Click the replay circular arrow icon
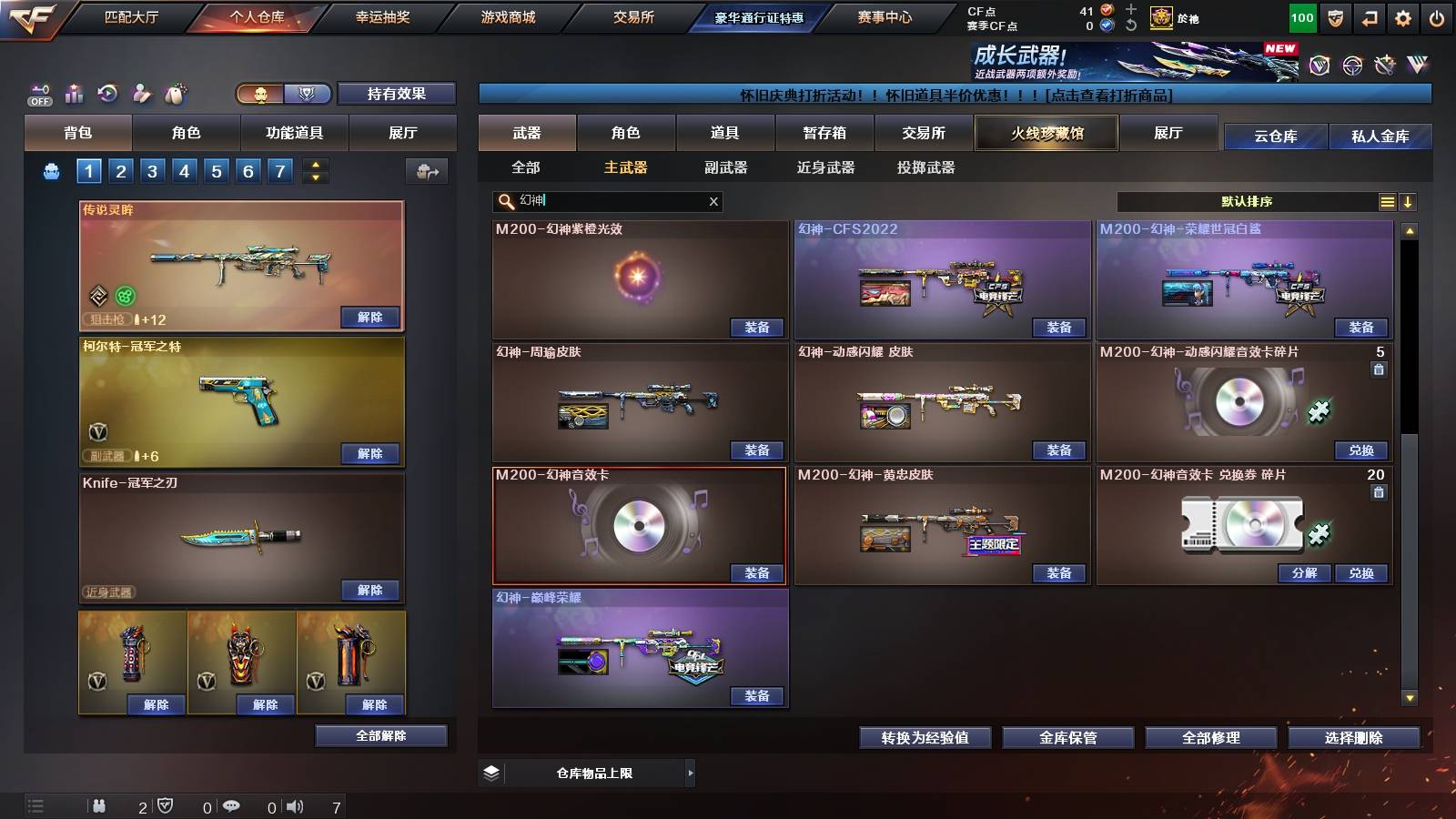 pyautogui.click(x=107, y=94)
